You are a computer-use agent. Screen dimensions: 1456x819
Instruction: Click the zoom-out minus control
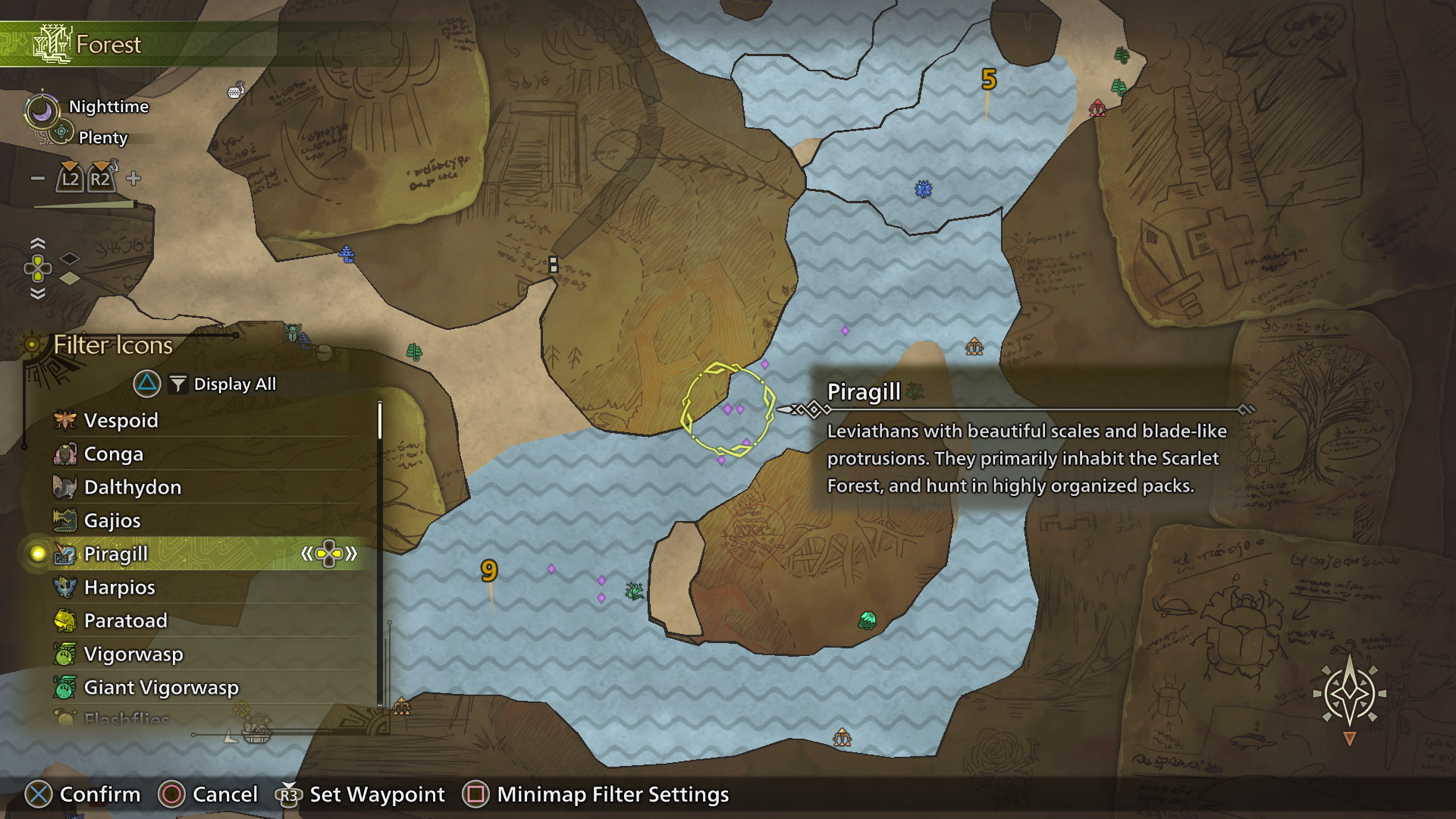37,178
